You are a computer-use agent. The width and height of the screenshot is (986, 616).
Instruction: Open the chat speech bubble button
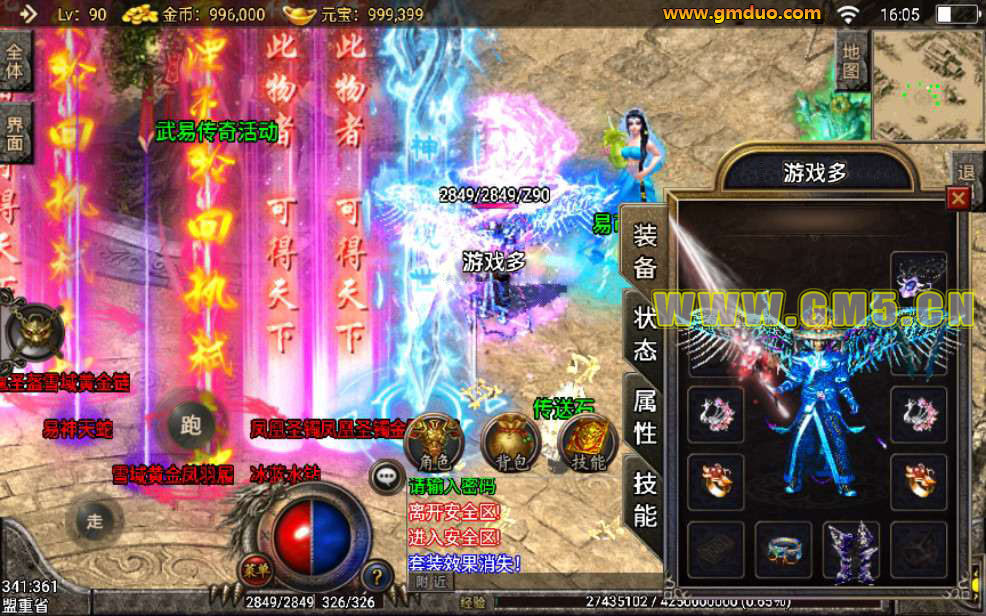(386, 476)
